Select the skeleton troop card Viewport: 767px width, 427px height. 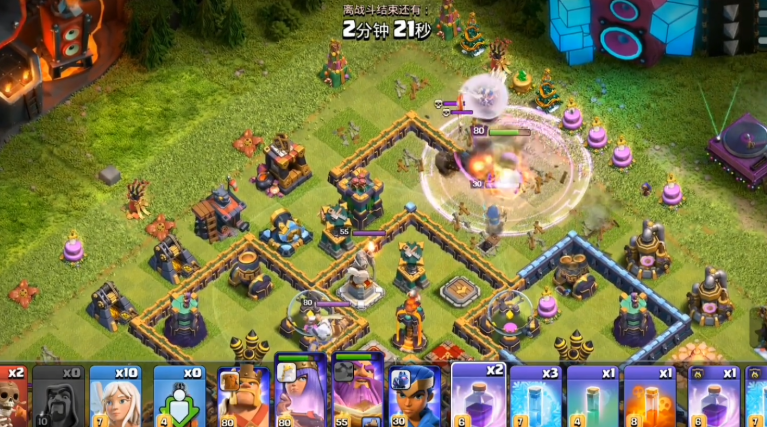click(12, 396)
